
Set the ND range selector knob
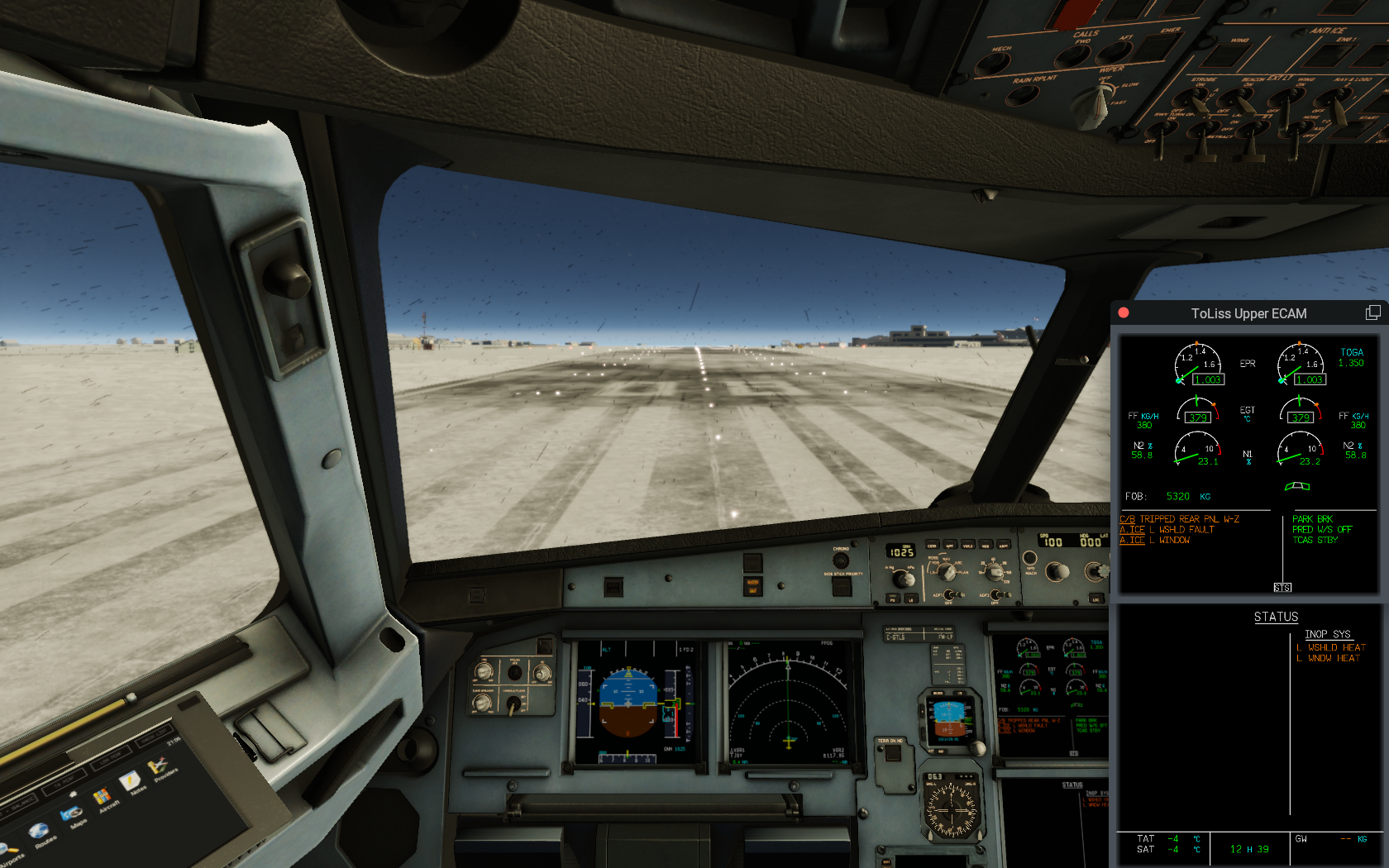995,573
